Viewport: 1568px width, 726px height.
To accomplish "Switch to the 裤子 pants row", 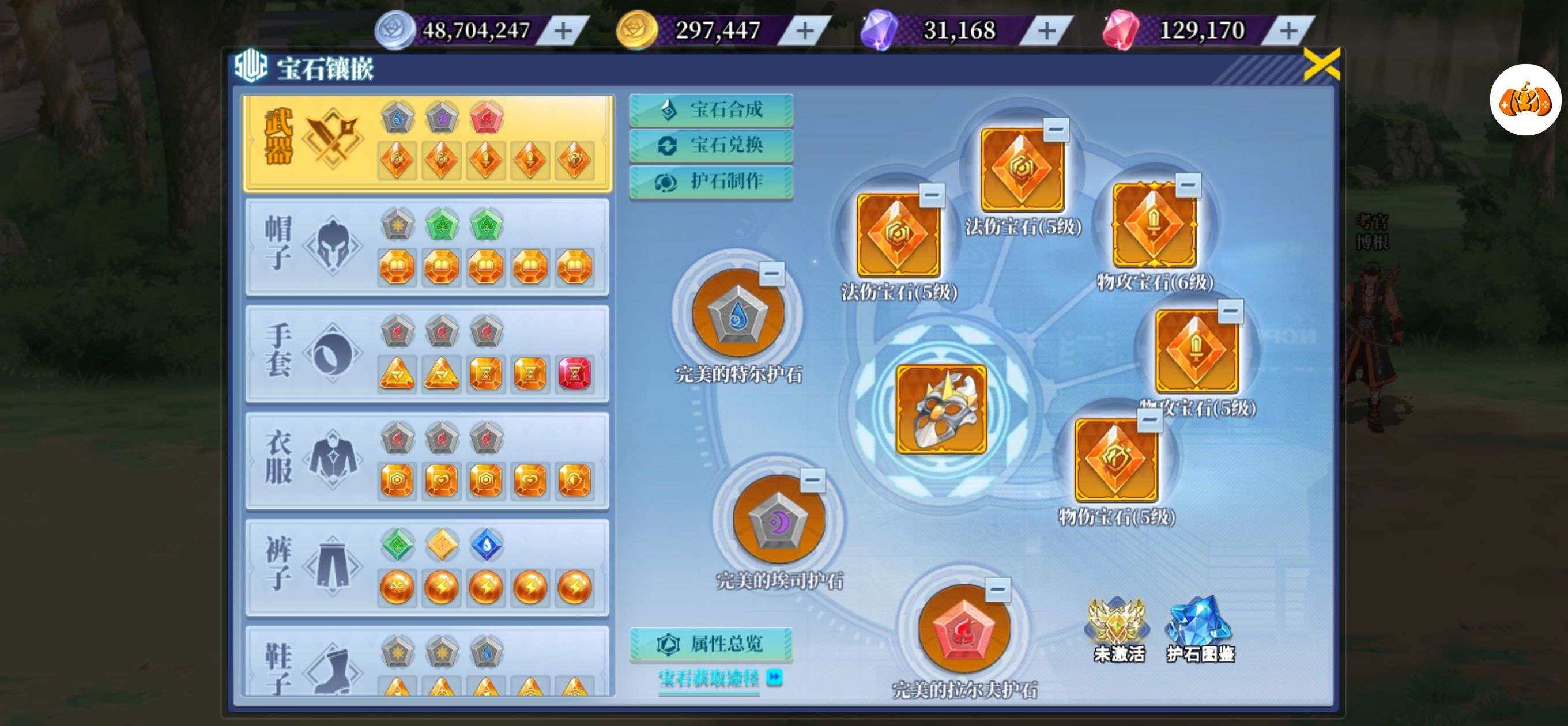I will (x=427, y=567).
